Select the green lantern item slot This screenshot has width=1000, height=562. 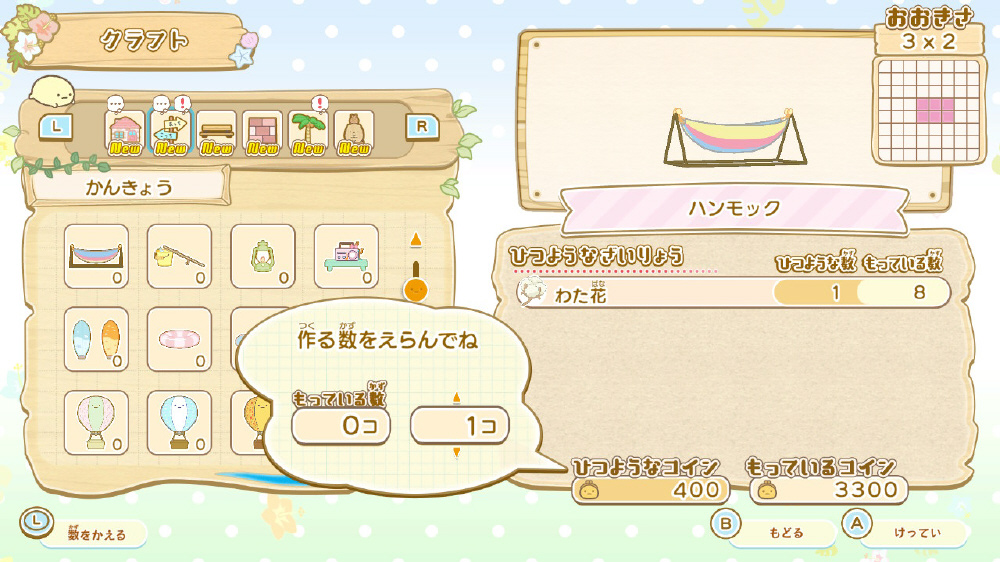[x=263, y=256]
